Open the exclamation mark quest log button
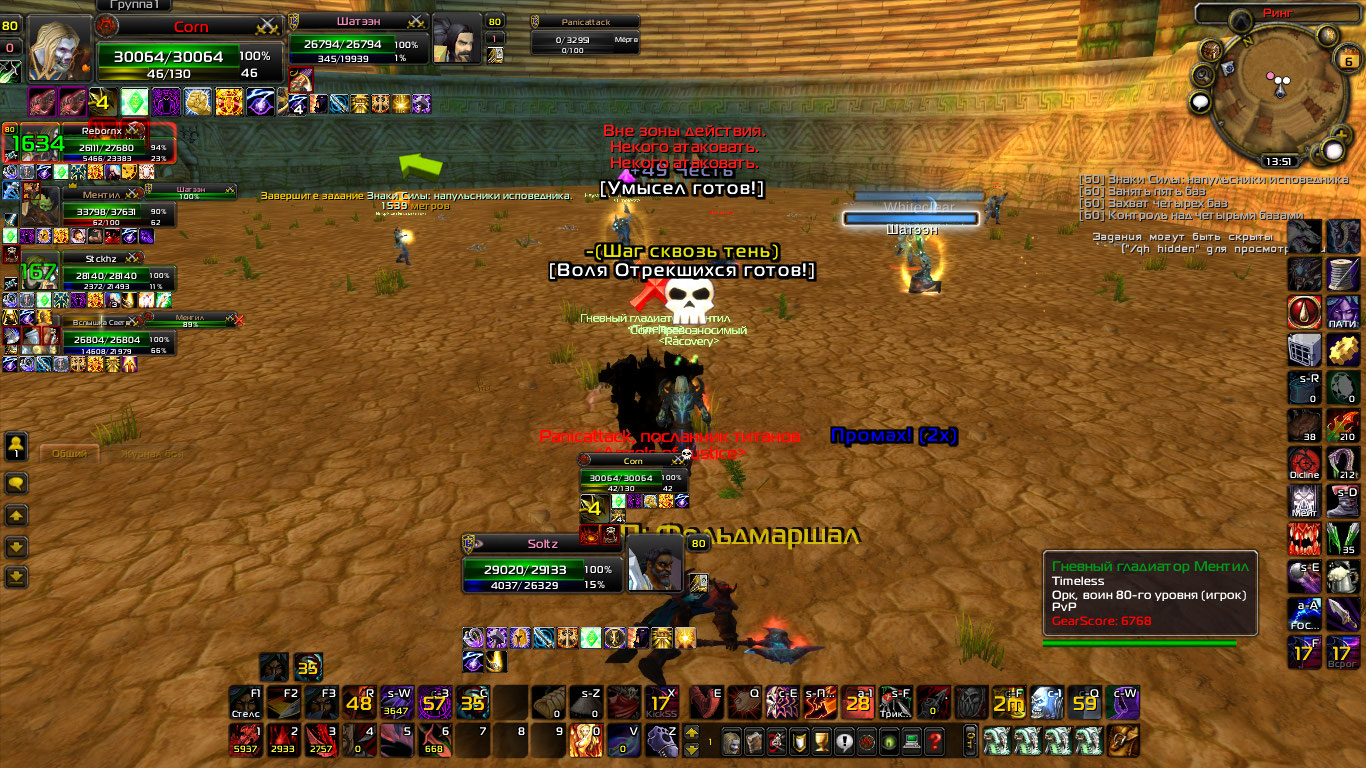Screen dimensions: 1366x768 tap(845, 741)
